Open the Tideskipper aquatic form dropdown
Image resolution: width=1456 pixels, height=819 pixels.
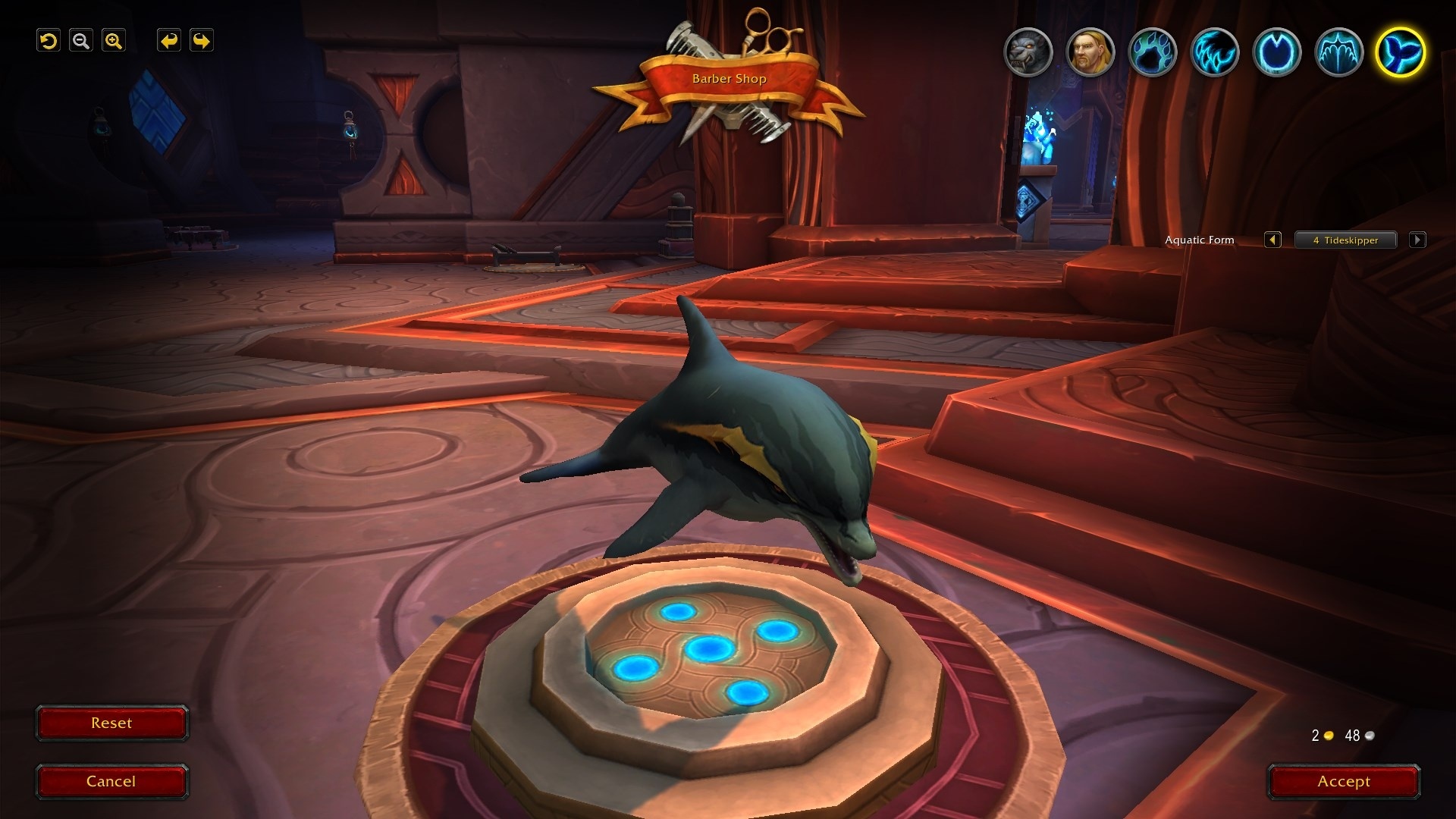coord(1345,240)
